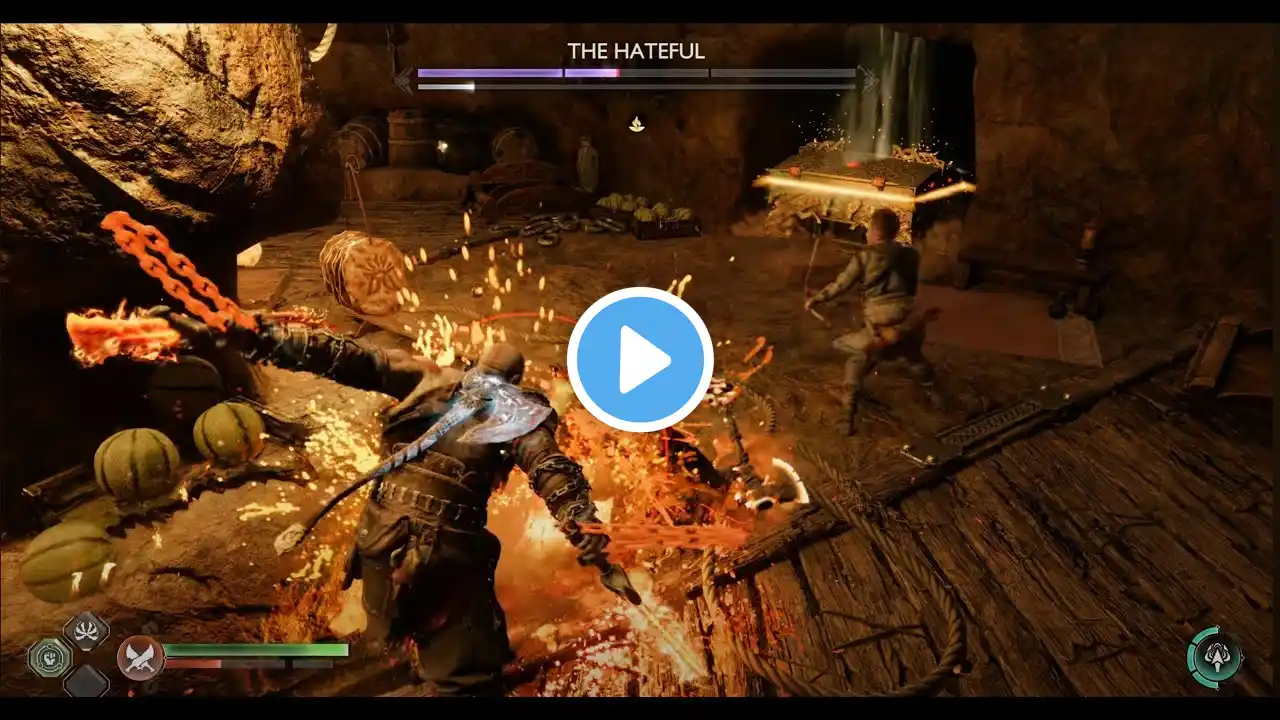1280x720 pixels.
Task: Select the crossed blades weapon icon
Action: point(140,658)
